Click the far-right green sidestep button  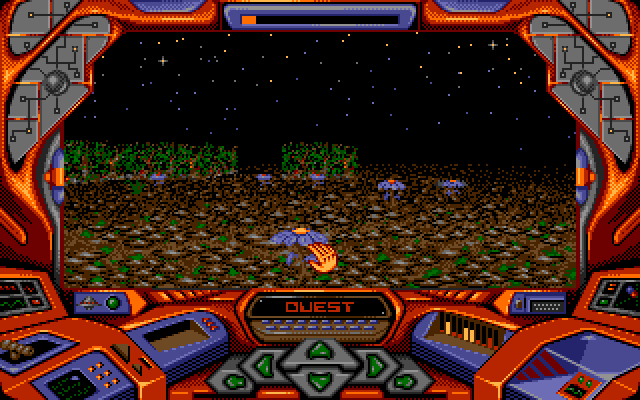[404, 381]
